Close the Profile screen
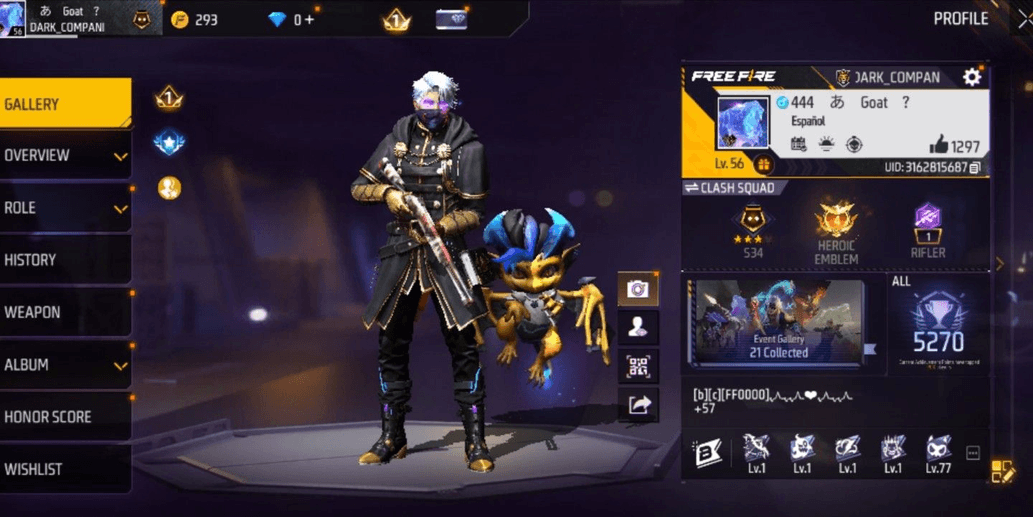 click(x=1023, y=19)
